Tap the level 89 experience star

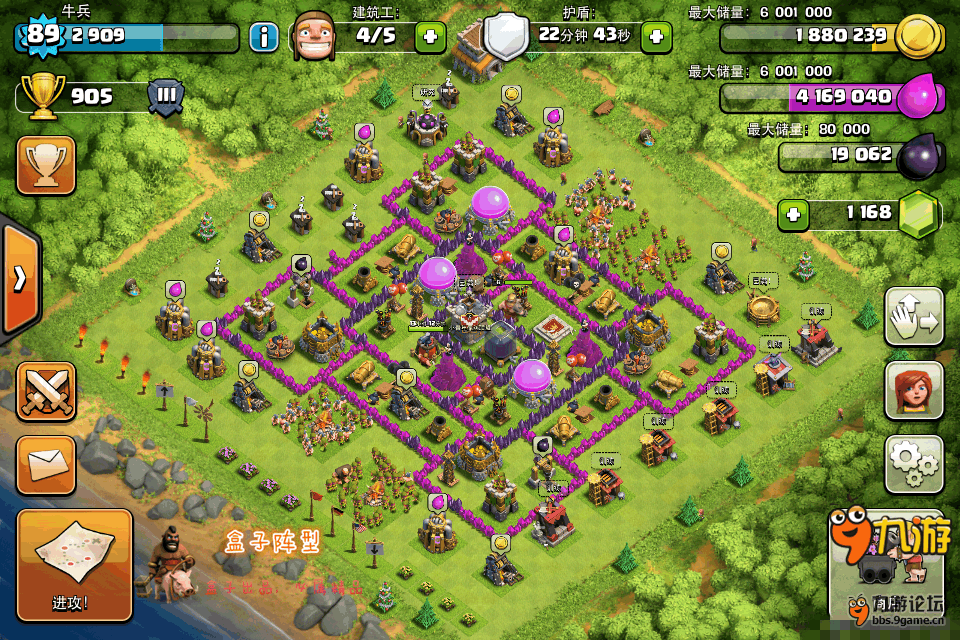pos(42,35)
